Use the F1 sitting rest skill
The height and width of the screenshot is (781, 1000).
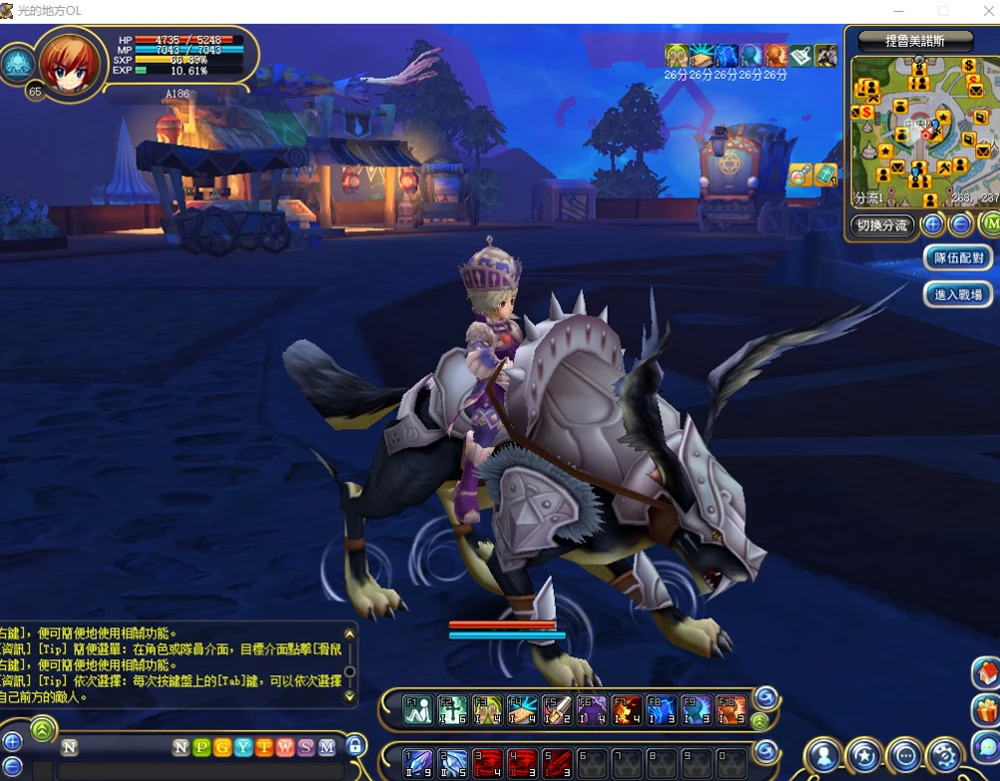[x=420, y=710]
